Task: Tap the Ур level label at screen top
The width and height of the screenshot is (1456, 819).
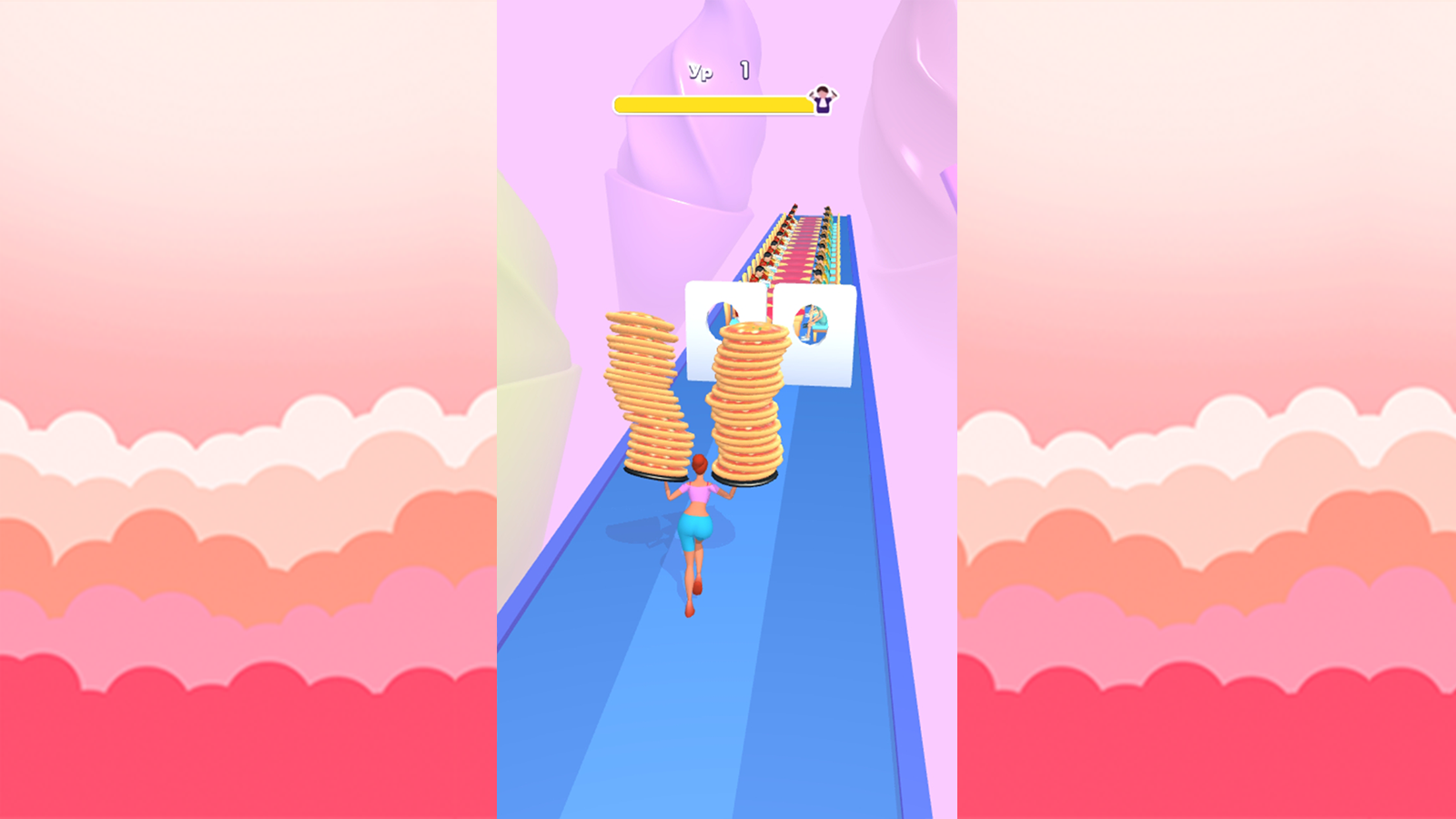Action: click(x=699, y=70)
